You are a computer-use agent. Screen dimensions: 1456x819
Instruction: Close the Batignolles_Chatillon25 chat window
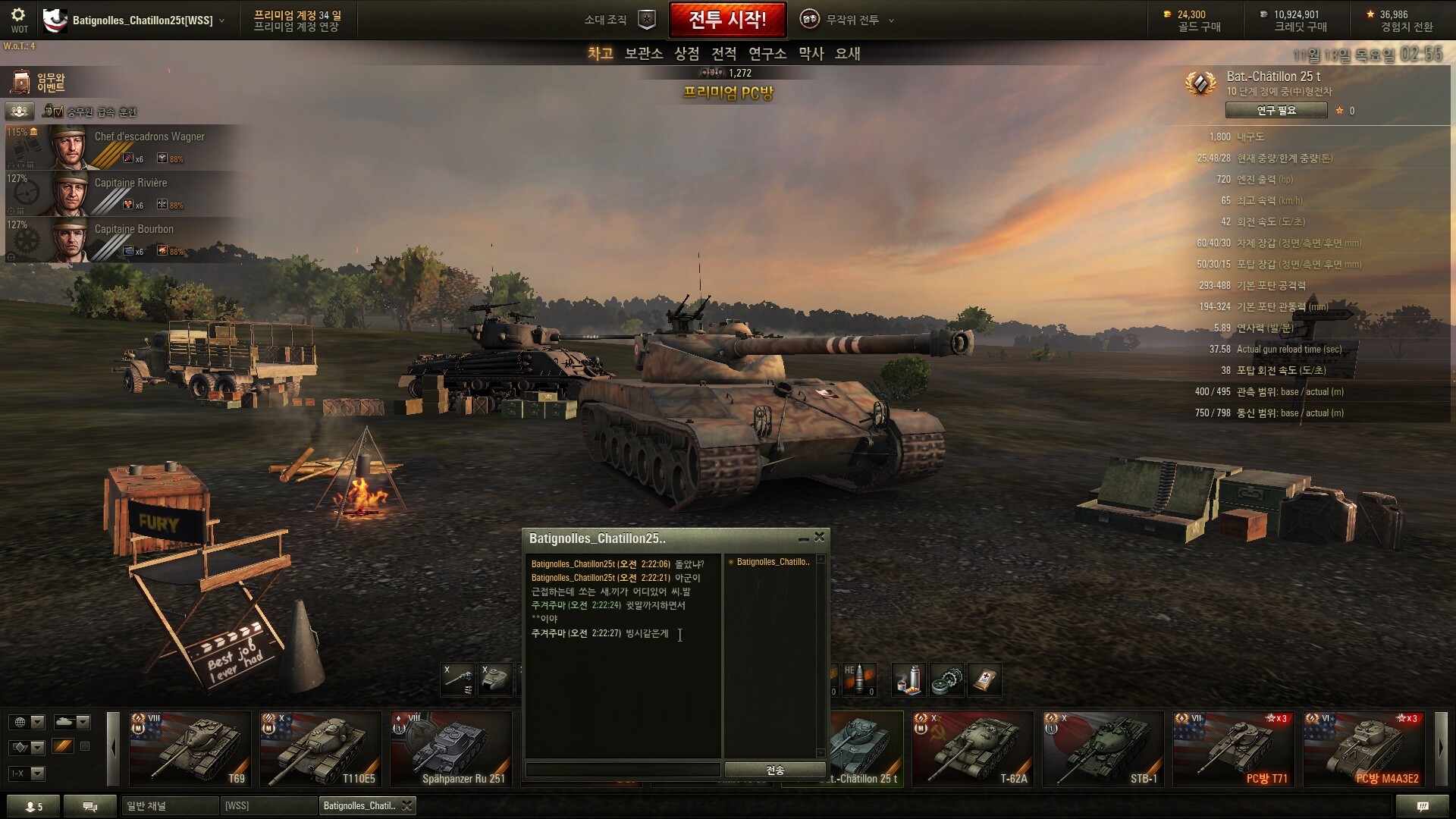pyautogui.click(x=819, y=537)
